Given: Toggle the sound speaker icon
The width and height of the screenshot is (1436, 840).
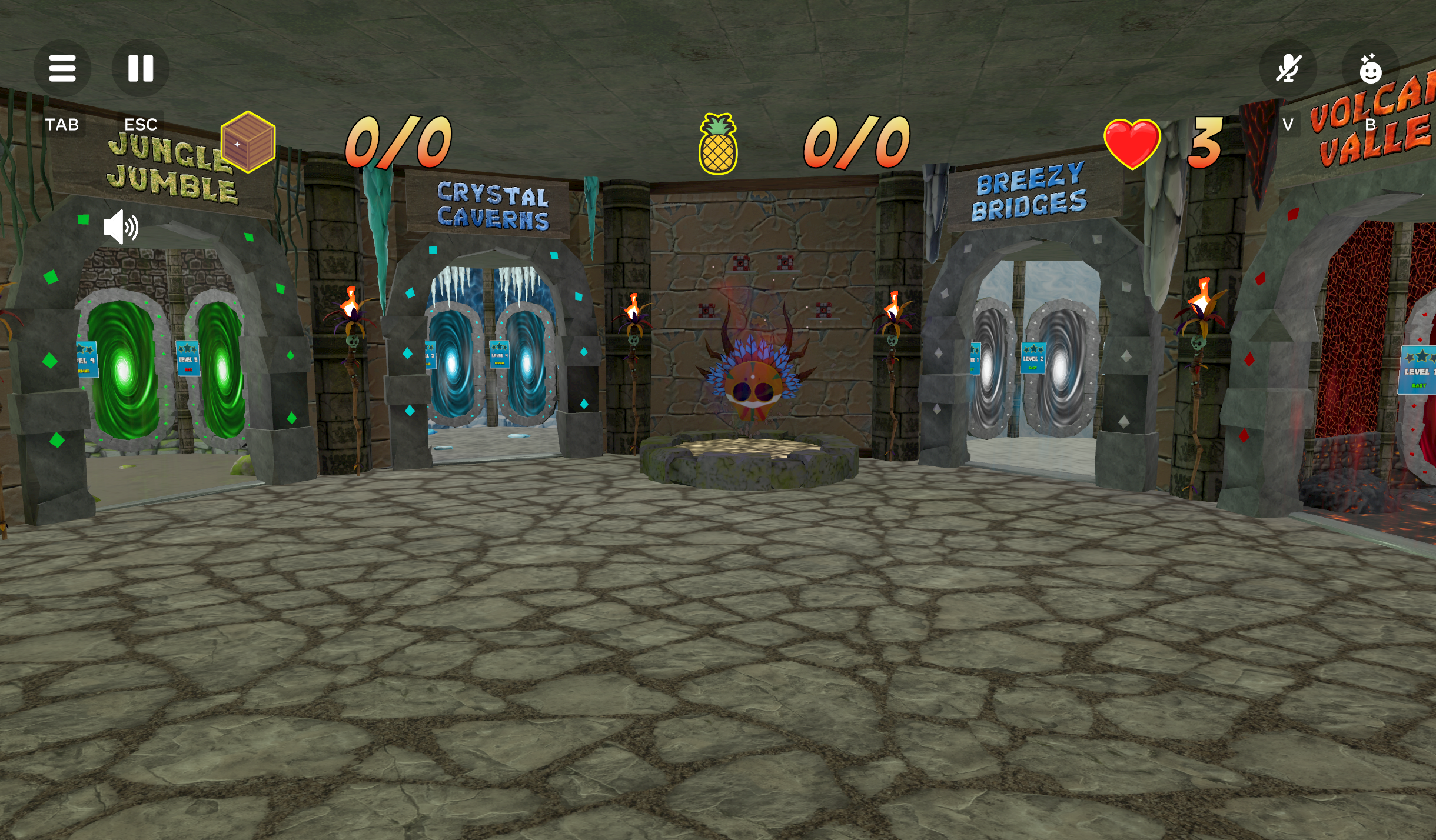Looking at the screenshot, I should click(121, 227).
